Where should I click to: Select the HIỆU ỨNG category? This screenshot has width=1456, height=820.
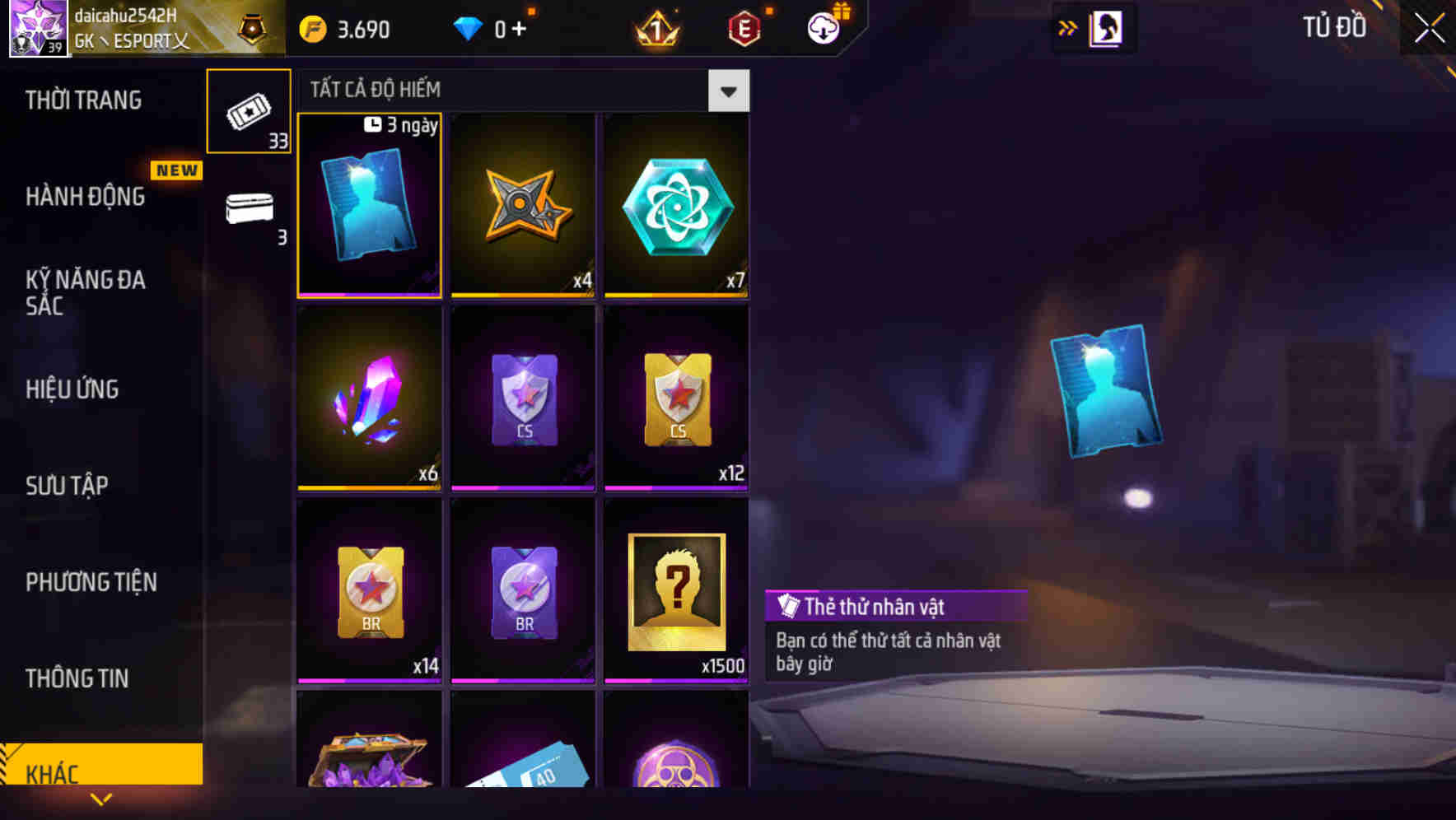click(x=72, y=389)
